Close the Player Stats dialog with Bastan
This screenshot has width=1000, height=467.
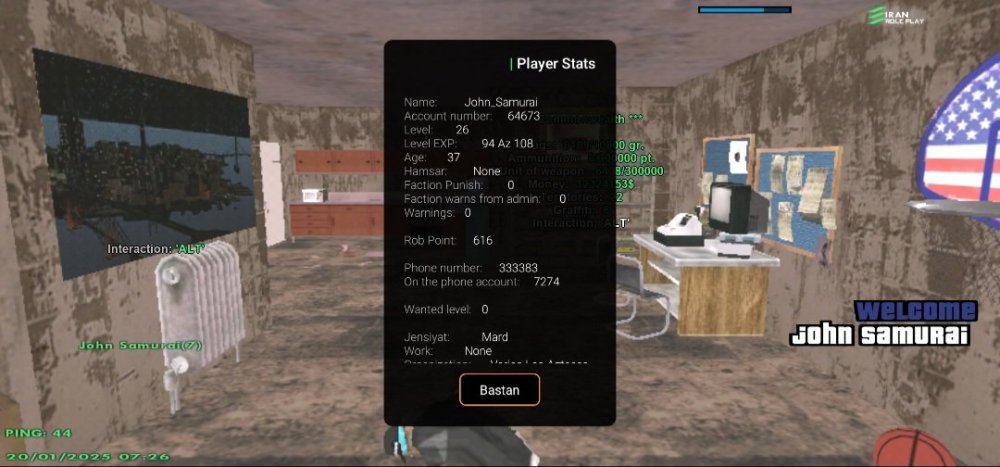[x=499, y=389]
